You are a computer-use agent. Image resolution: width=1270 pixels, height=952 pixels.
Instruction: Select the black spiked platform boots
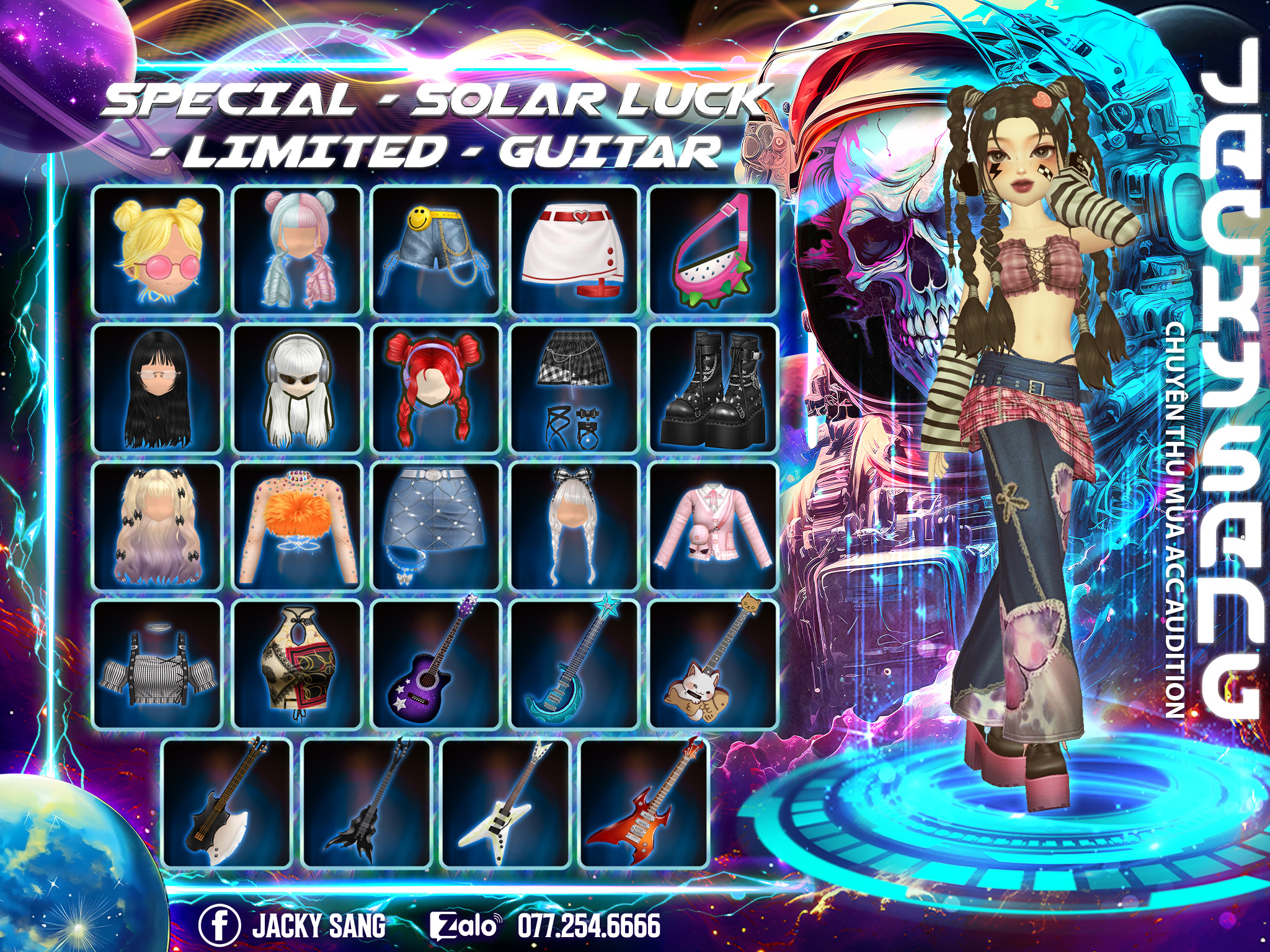point(713,389)
